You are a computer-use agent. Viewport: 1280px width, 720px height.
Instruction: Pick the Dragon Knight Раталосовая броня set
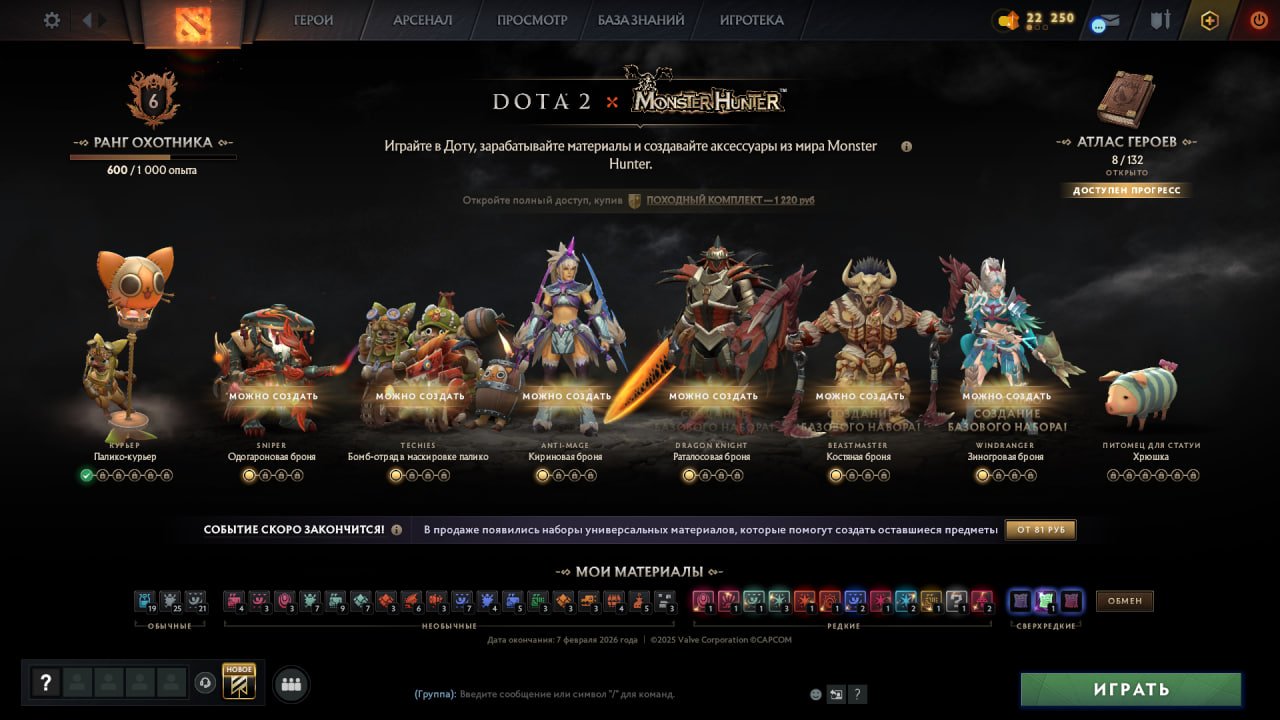[x=712, y=360]
